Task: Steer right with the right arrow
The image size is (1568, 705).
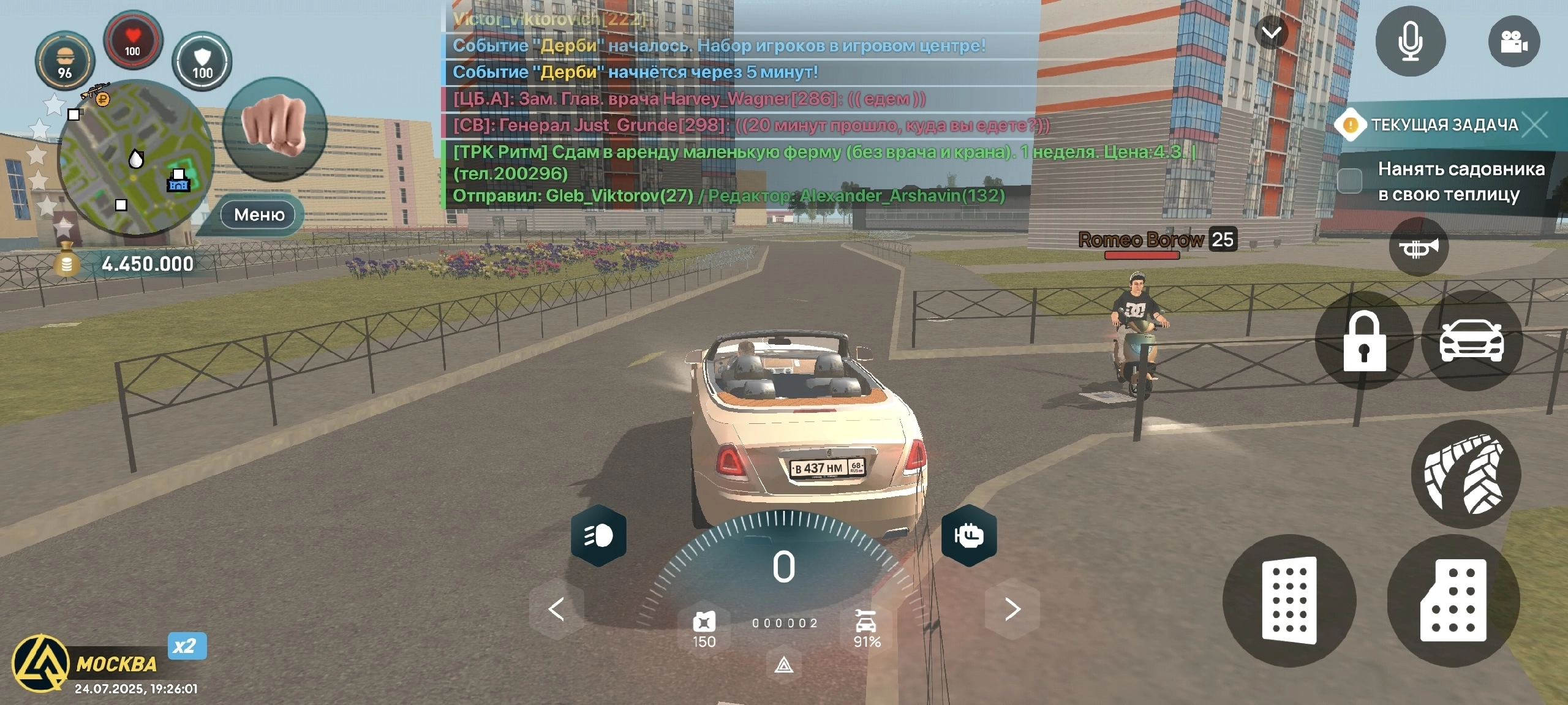Action: coord(1012,609)
